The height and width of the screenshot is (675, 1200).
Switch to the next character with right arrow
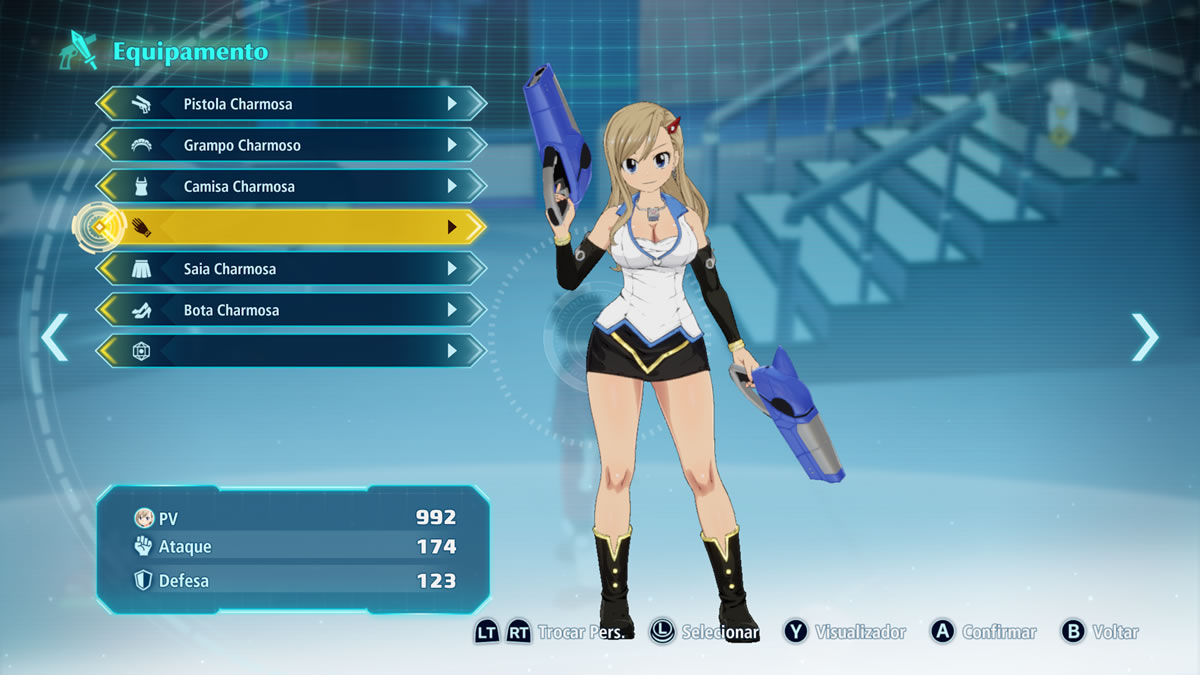pos(1144,337)
